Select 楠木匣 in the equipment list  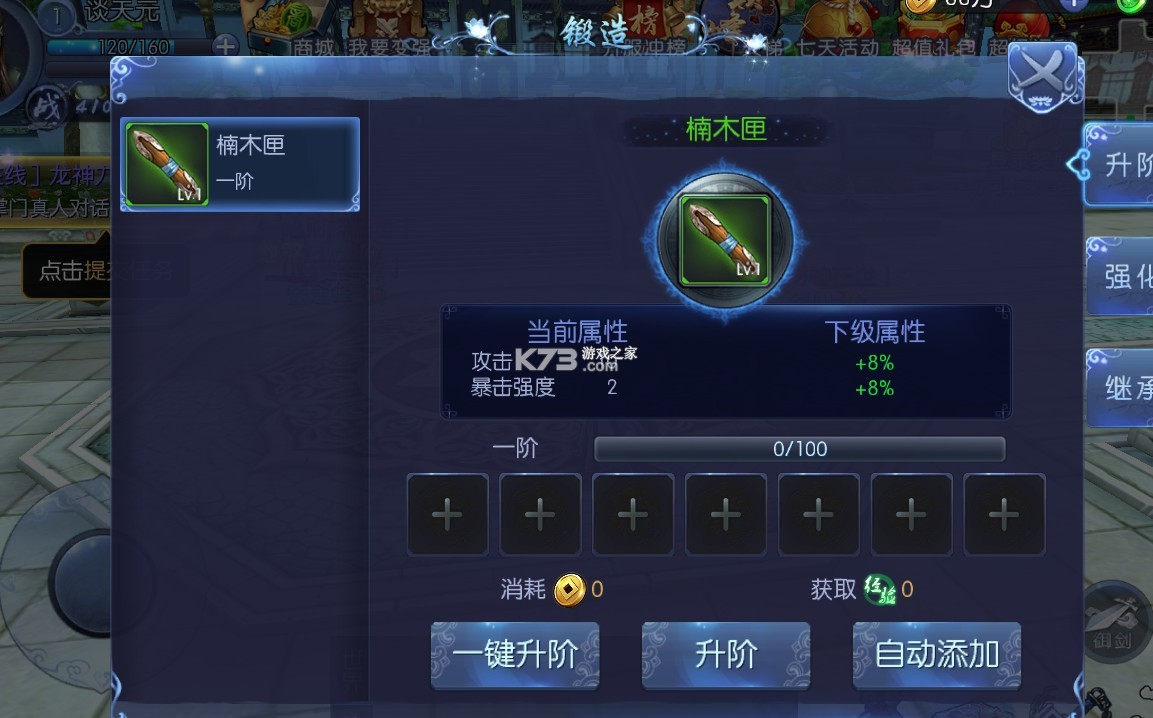pyautogui.click(x=240, y=164)
